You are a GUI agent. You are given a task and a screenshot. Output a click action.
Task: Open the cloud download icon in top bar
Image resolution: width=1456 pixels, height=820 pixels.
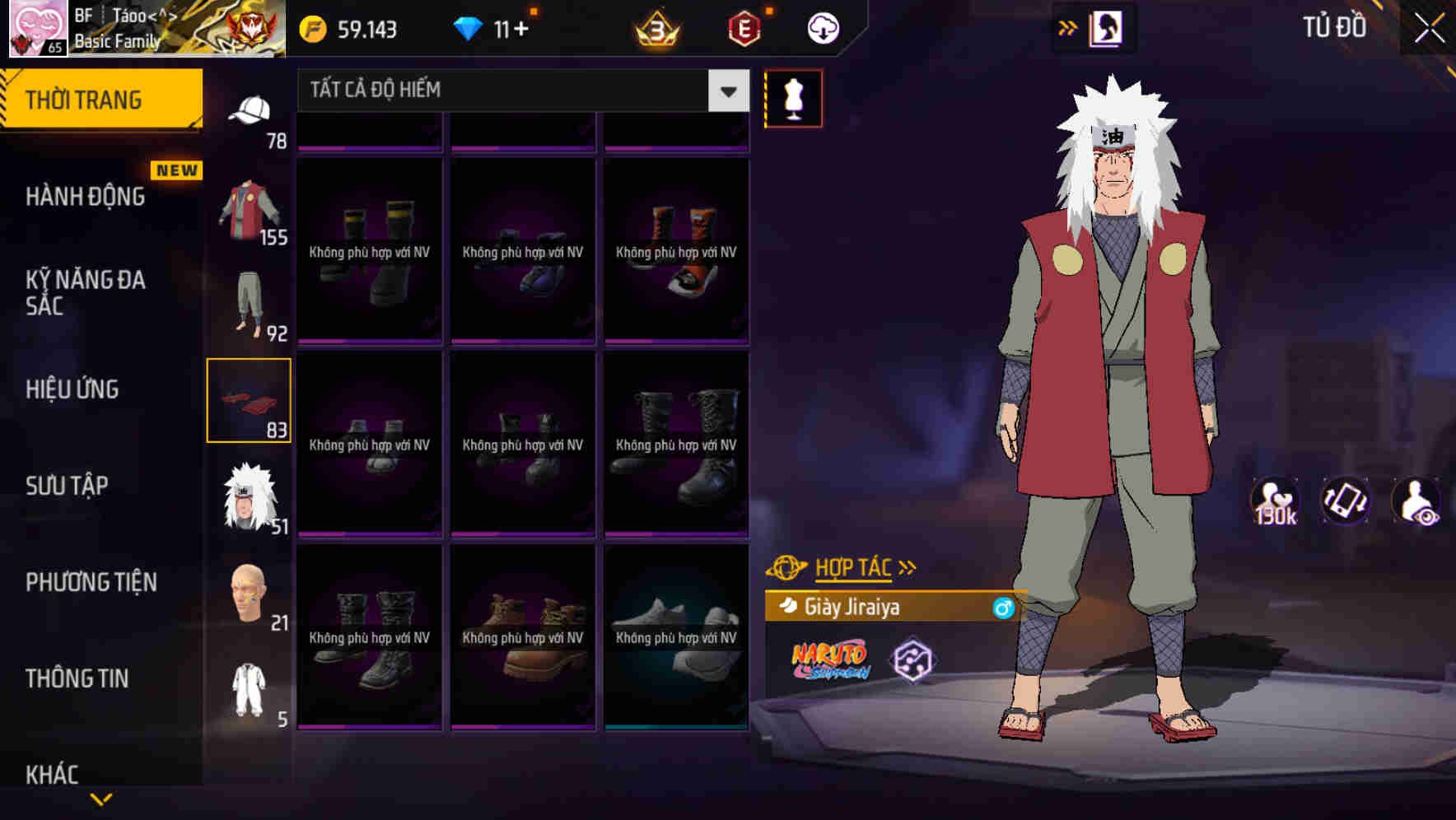tap(822, 27)
